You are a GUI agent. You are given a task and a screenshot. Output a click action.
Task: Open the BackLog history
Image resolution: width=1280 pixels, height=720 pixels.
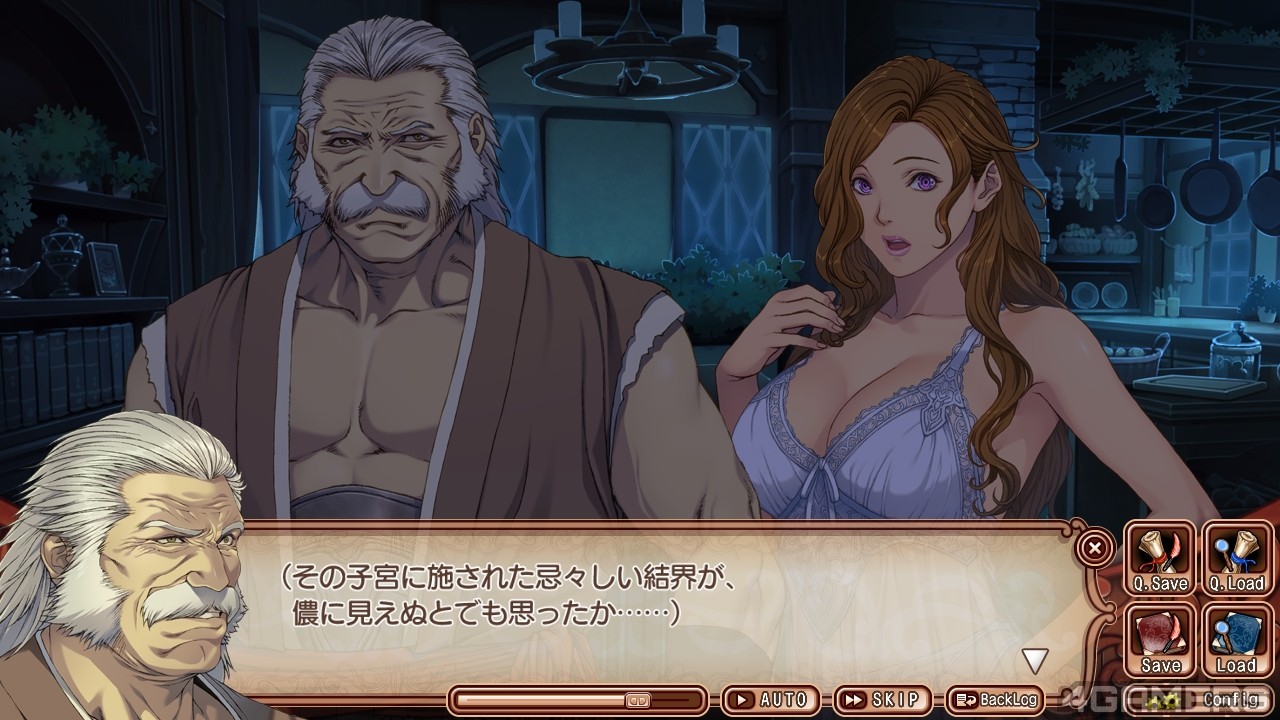pyautogui.click(x=996, y=700)
